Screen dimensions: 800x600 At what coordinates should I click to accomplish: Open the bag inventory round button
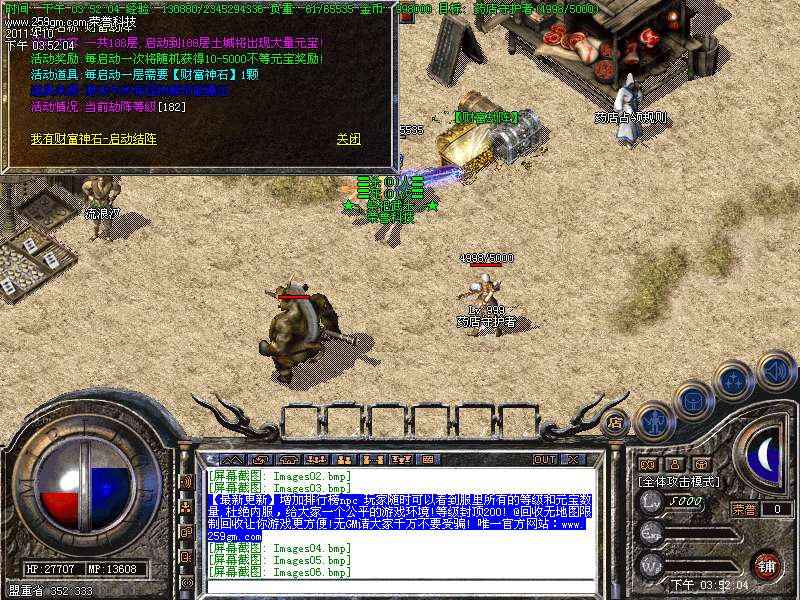[x=692, y=400]
